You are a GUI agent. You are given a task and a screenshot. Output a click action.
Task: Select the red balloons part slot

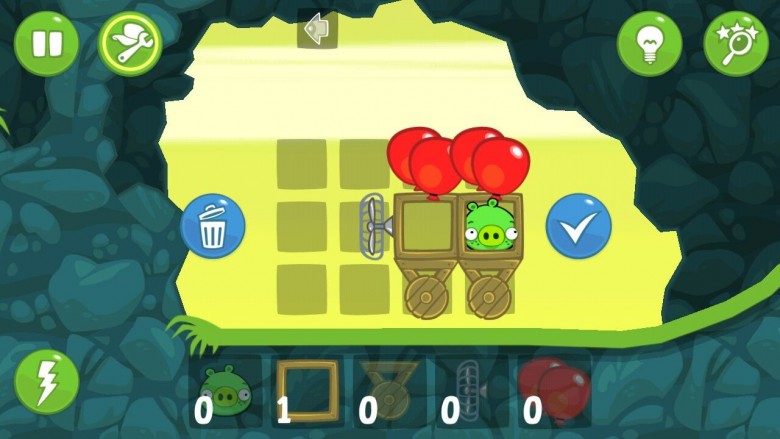tap(553, 391)
